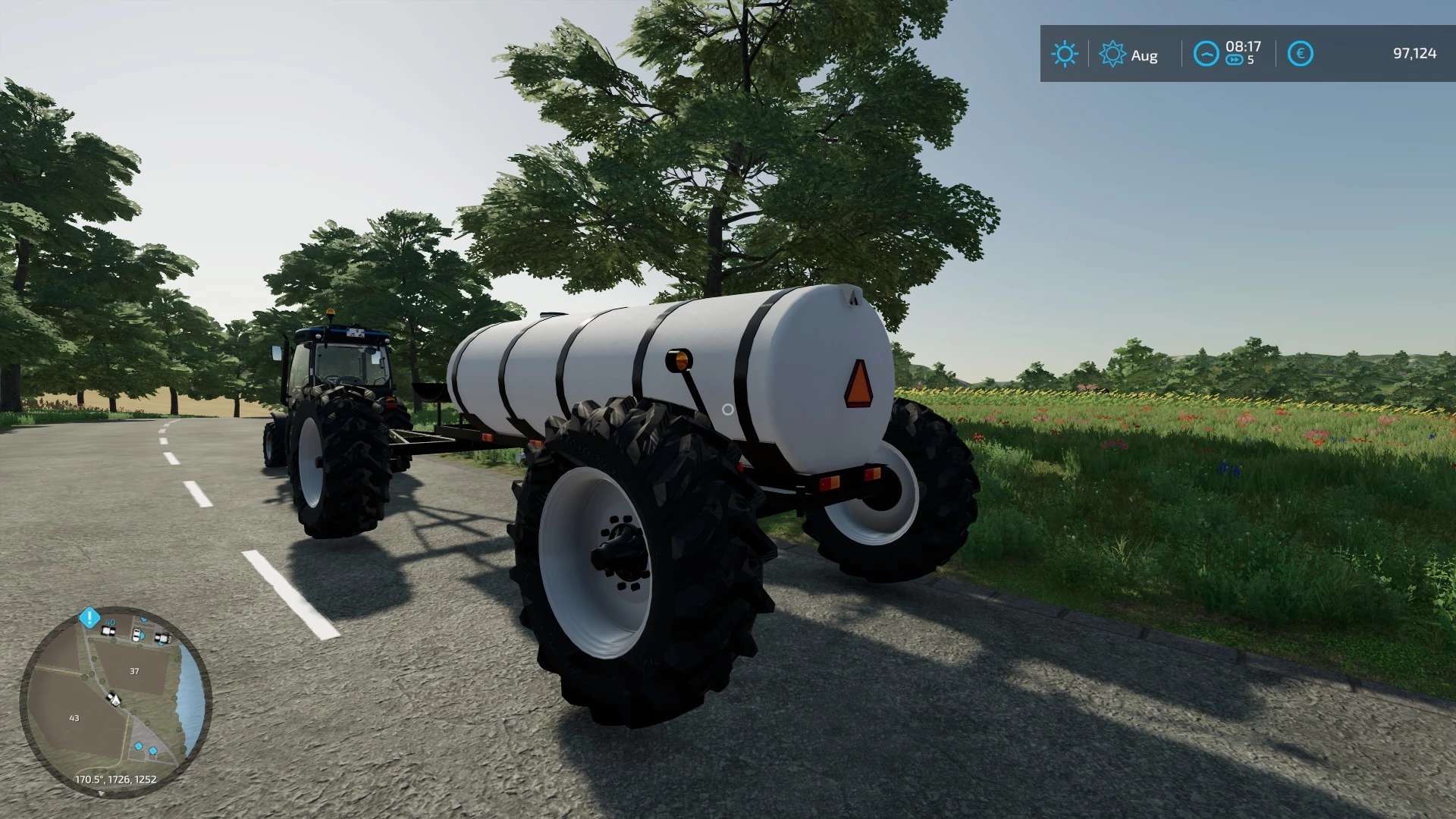
Task: Click the speedometer clock icon in the HUD
Action: 1207,52
